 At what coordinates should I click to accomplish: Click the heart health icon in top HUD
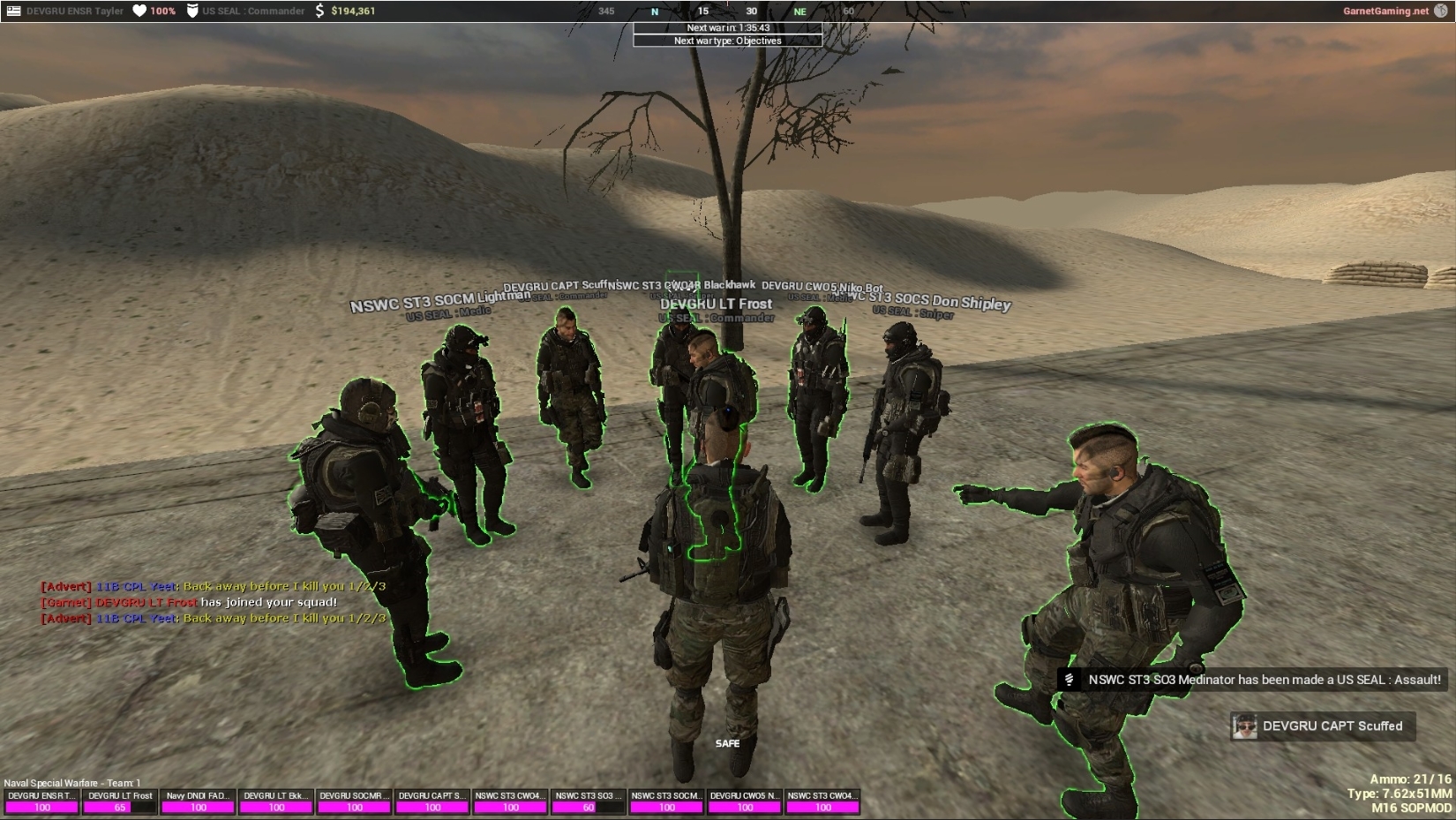coord(138,11)
